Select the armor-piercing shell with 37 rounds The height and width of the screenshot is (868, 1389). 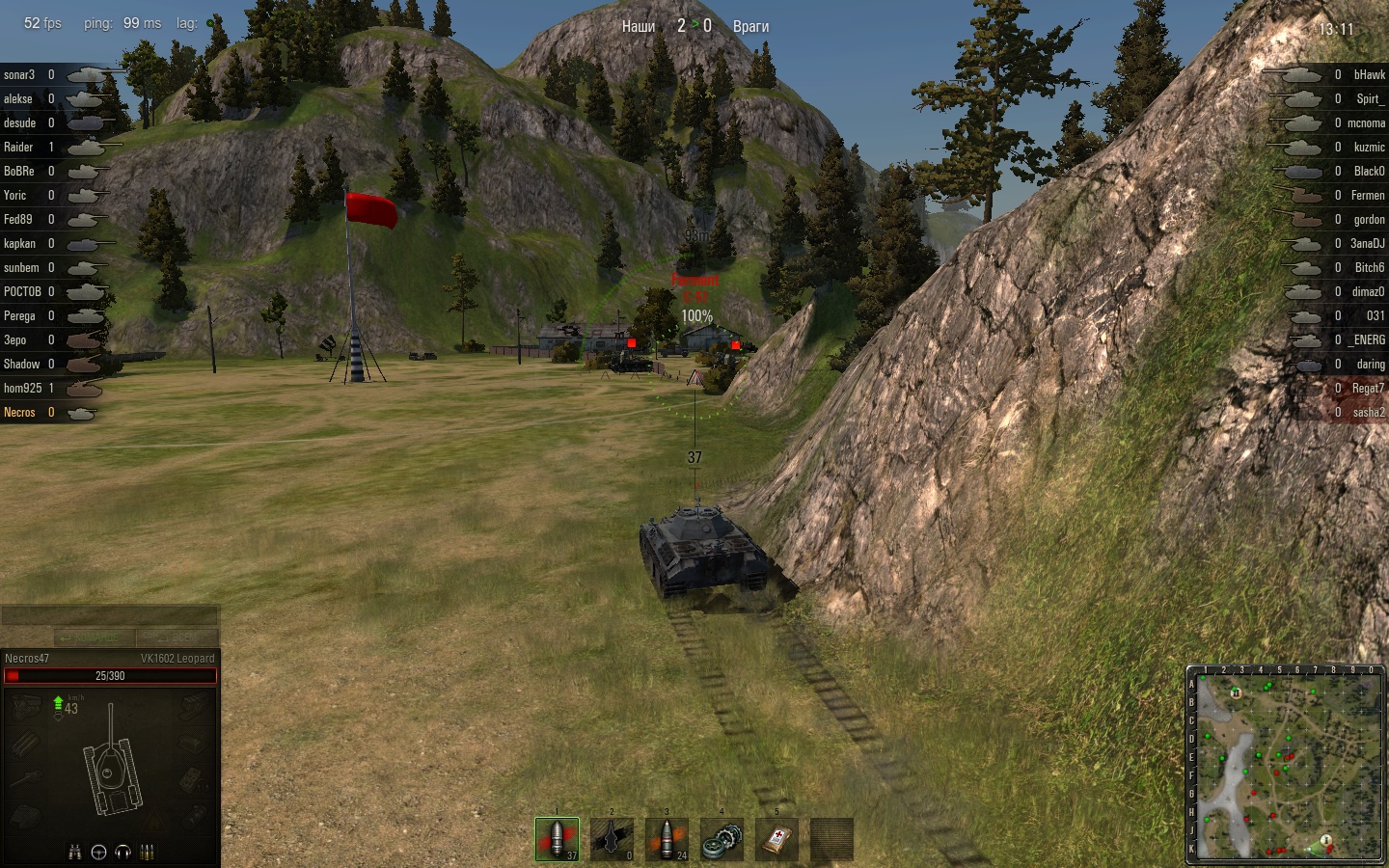(x=558, y=839)
